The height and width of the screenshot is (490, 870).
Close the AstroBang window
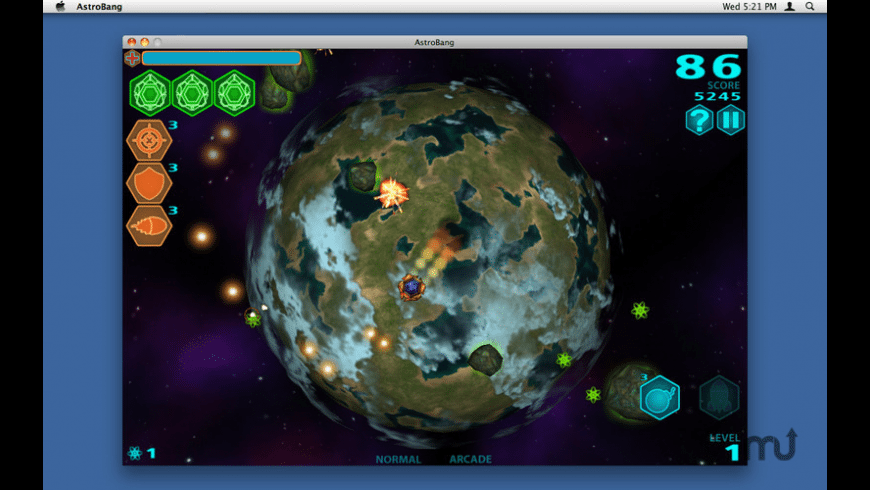131,42
